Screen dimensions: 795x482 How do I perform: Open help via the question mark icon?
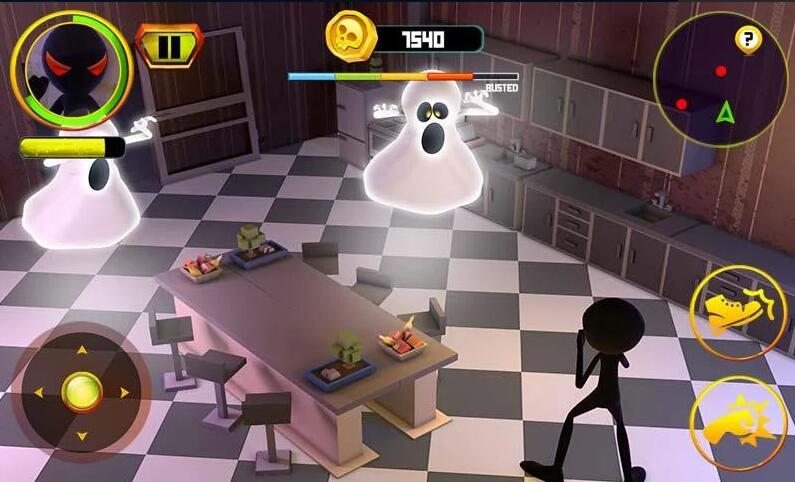pyautogui.click(x=748, y=40)
